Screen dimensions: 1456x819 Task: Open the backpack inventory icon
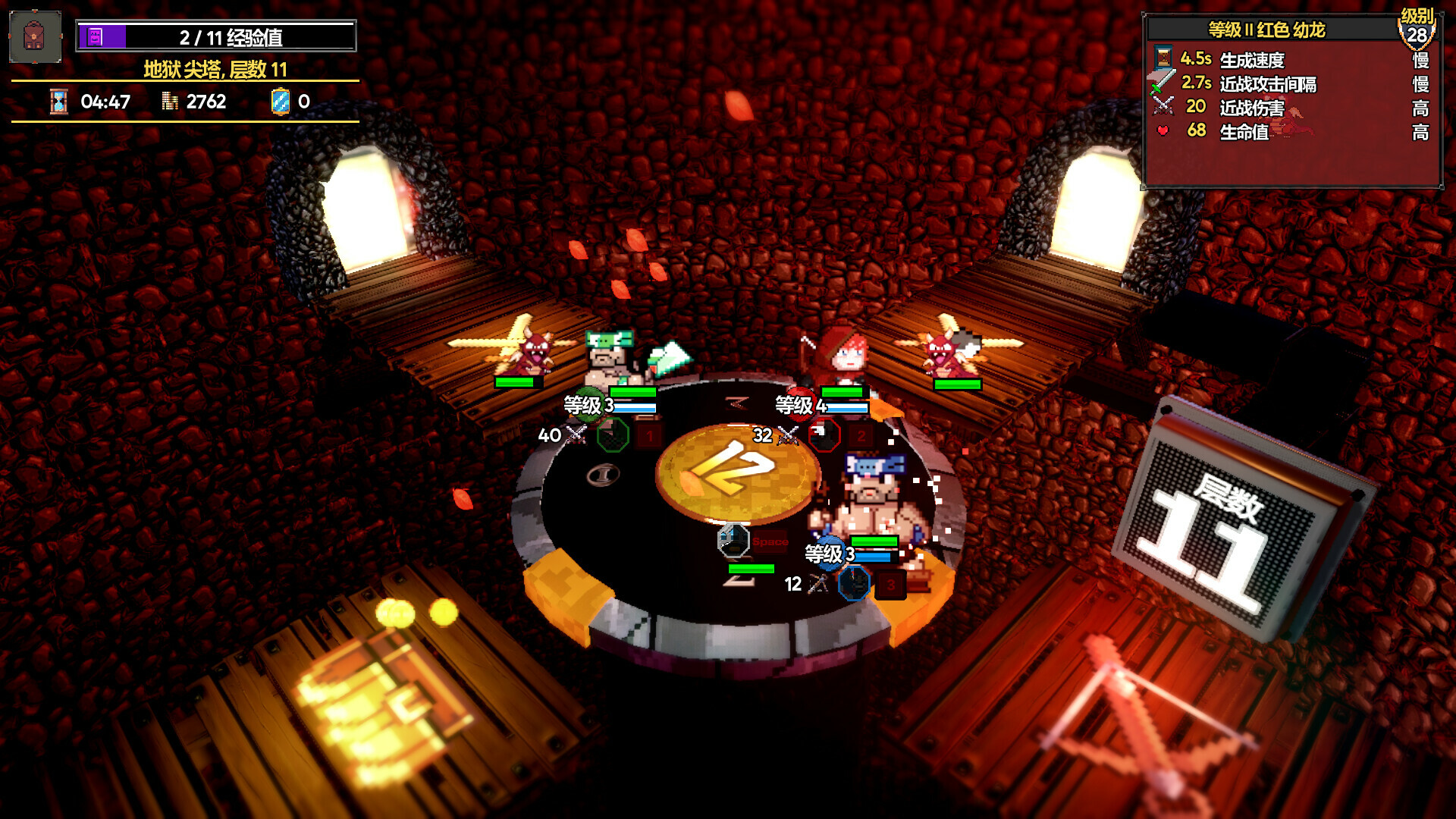click(x=33, y=36)
